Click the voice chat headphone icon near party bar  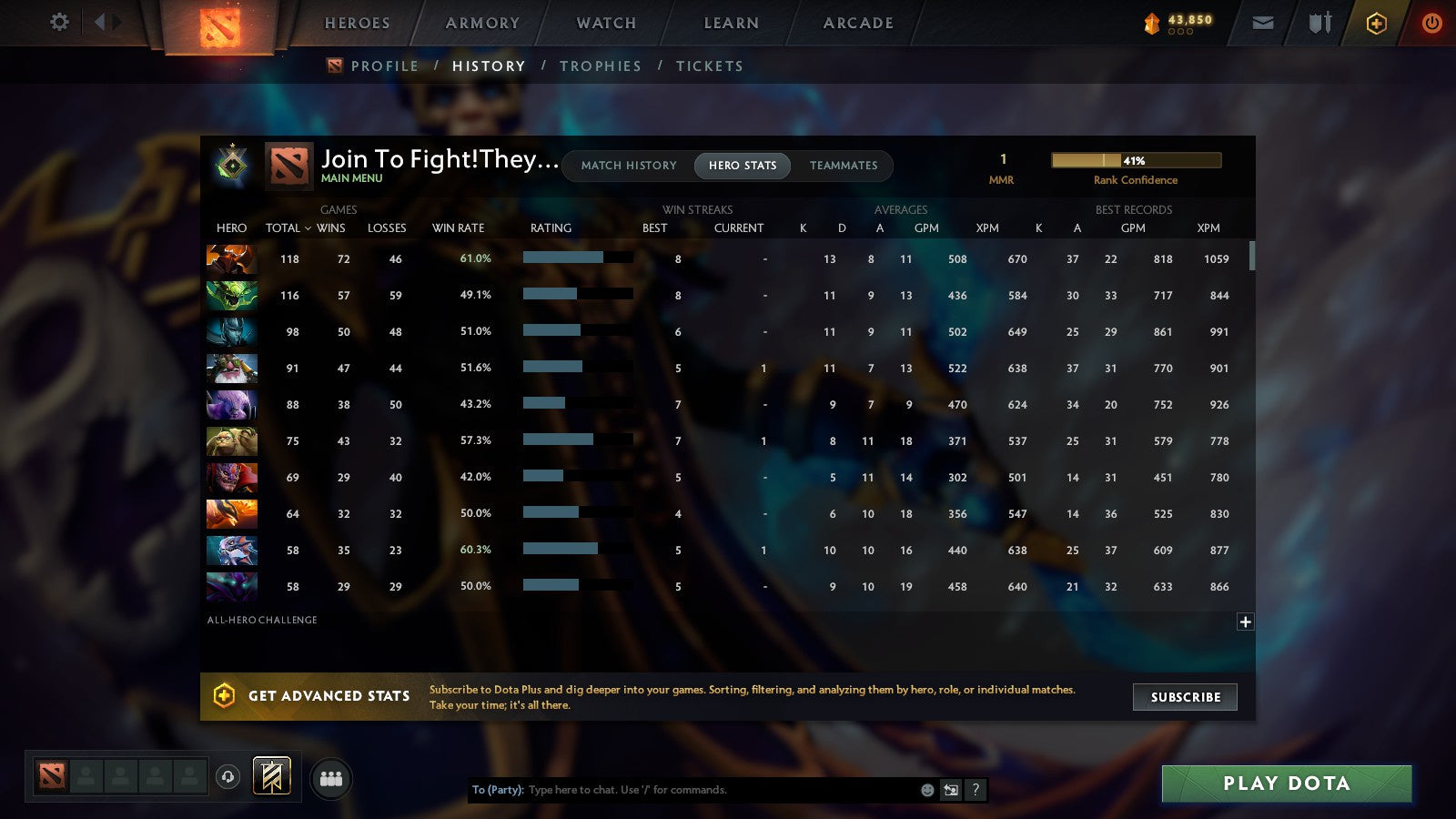point(227,775)
